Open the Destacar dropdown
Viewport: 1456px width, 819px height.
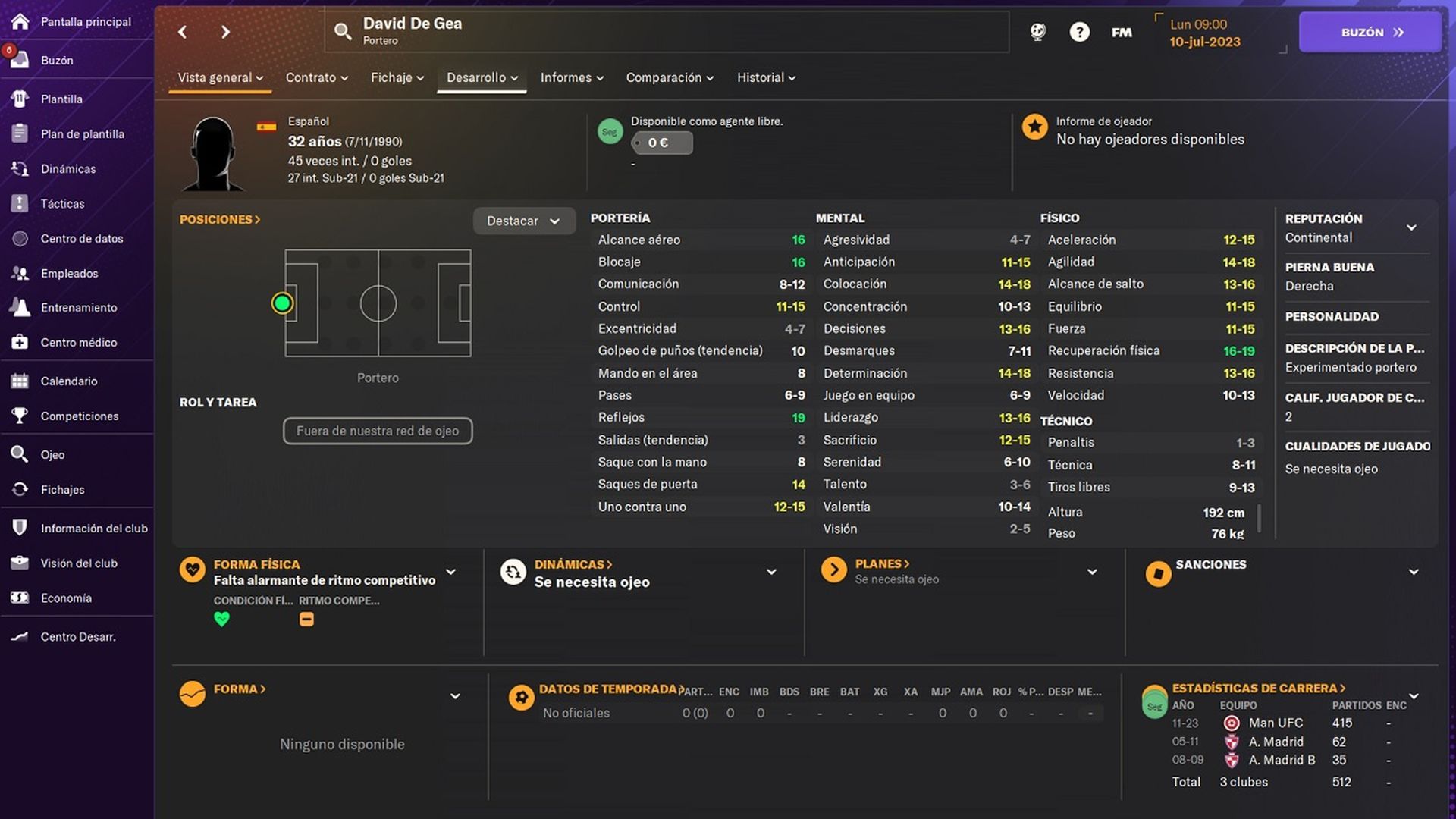pyautogui.click(x=524, y=221)
